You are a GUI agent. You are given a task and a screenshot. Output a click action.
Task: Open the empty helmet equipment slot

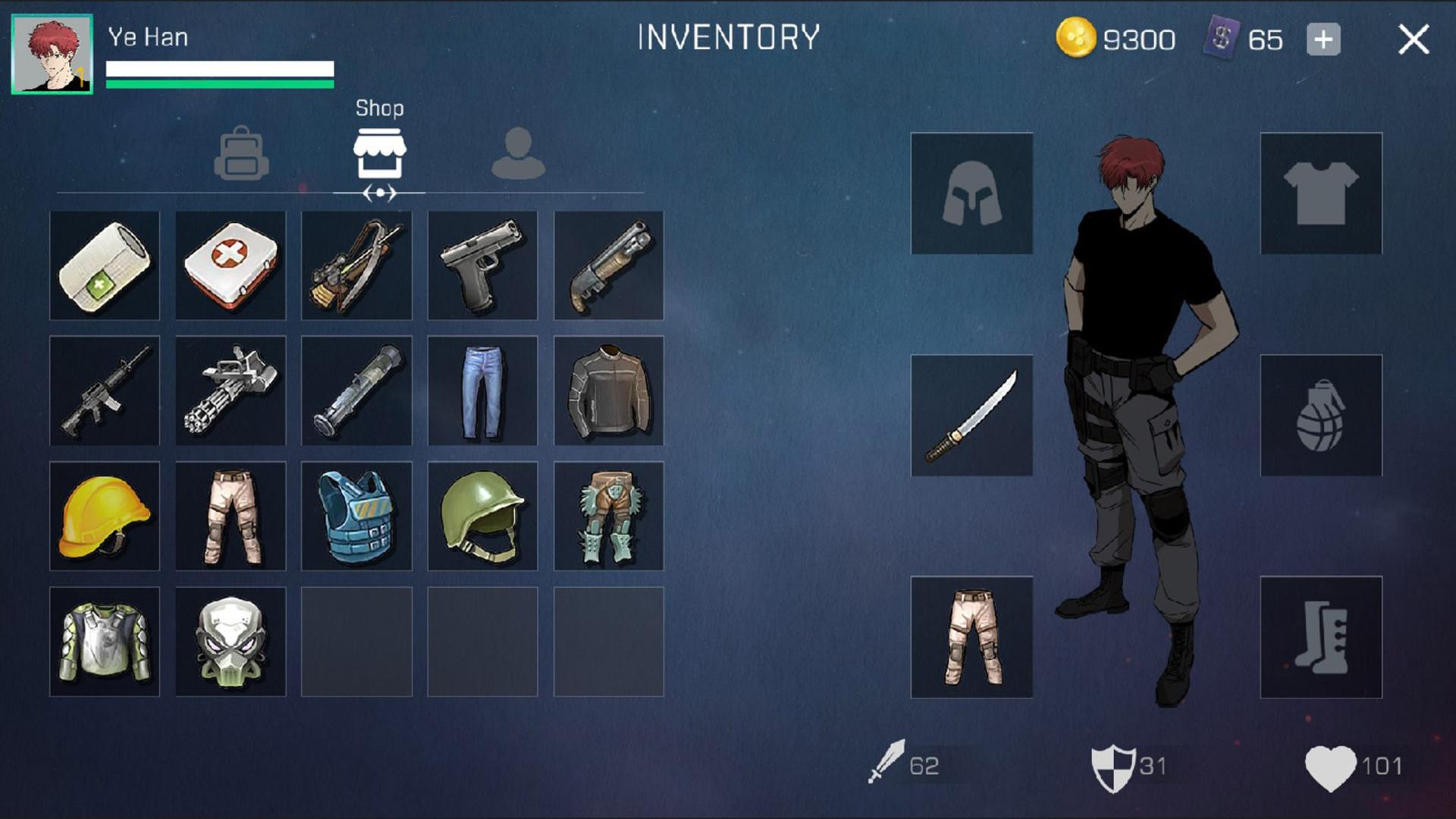pos(972,192)
